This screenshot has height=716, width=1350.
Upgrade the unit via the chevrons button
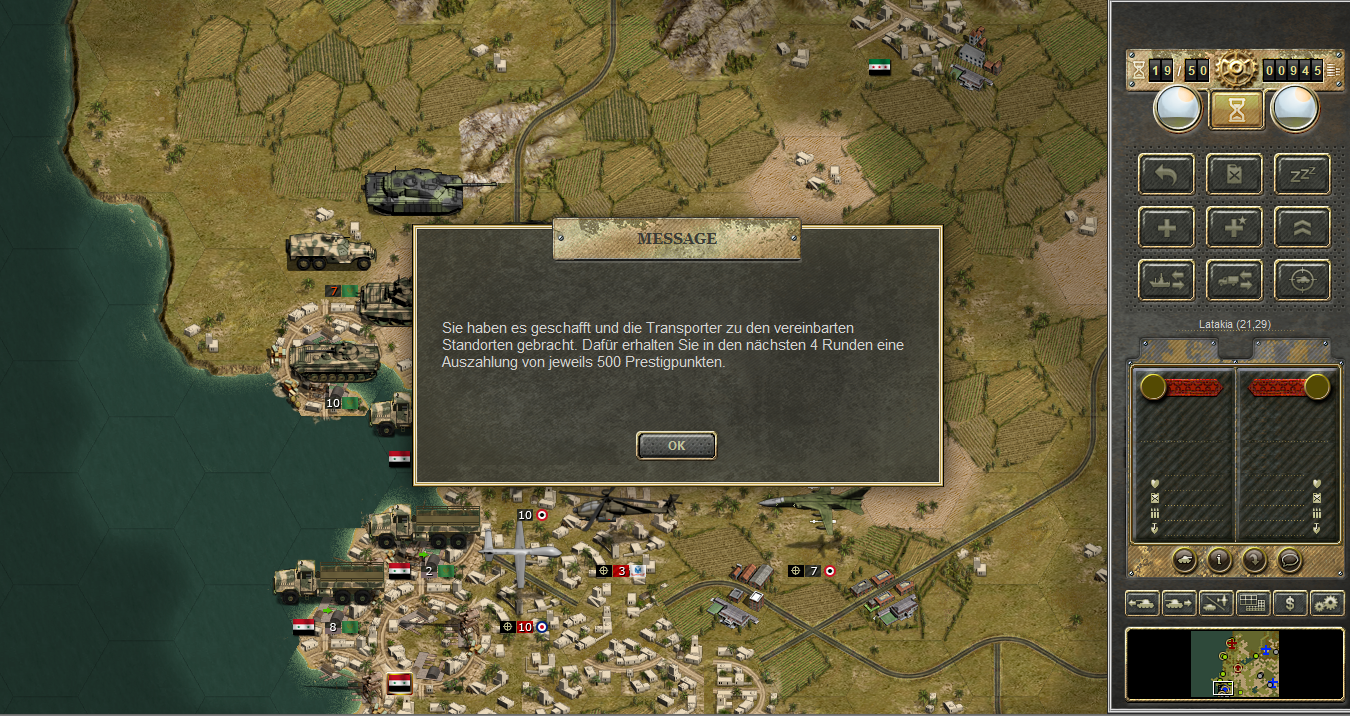coord(1302,227)
